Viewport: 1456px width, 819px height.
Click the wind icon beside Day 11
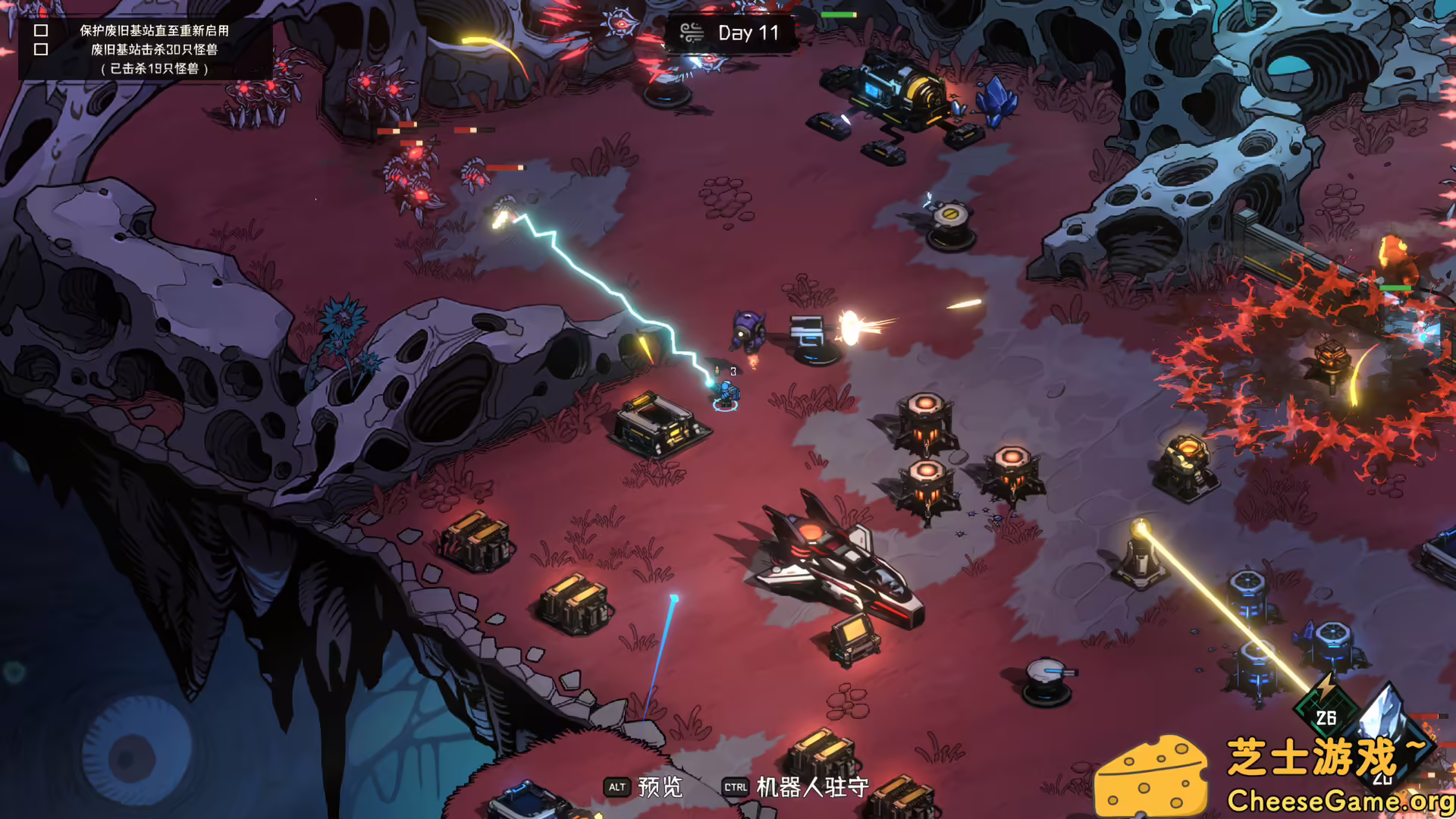(691, 33)
